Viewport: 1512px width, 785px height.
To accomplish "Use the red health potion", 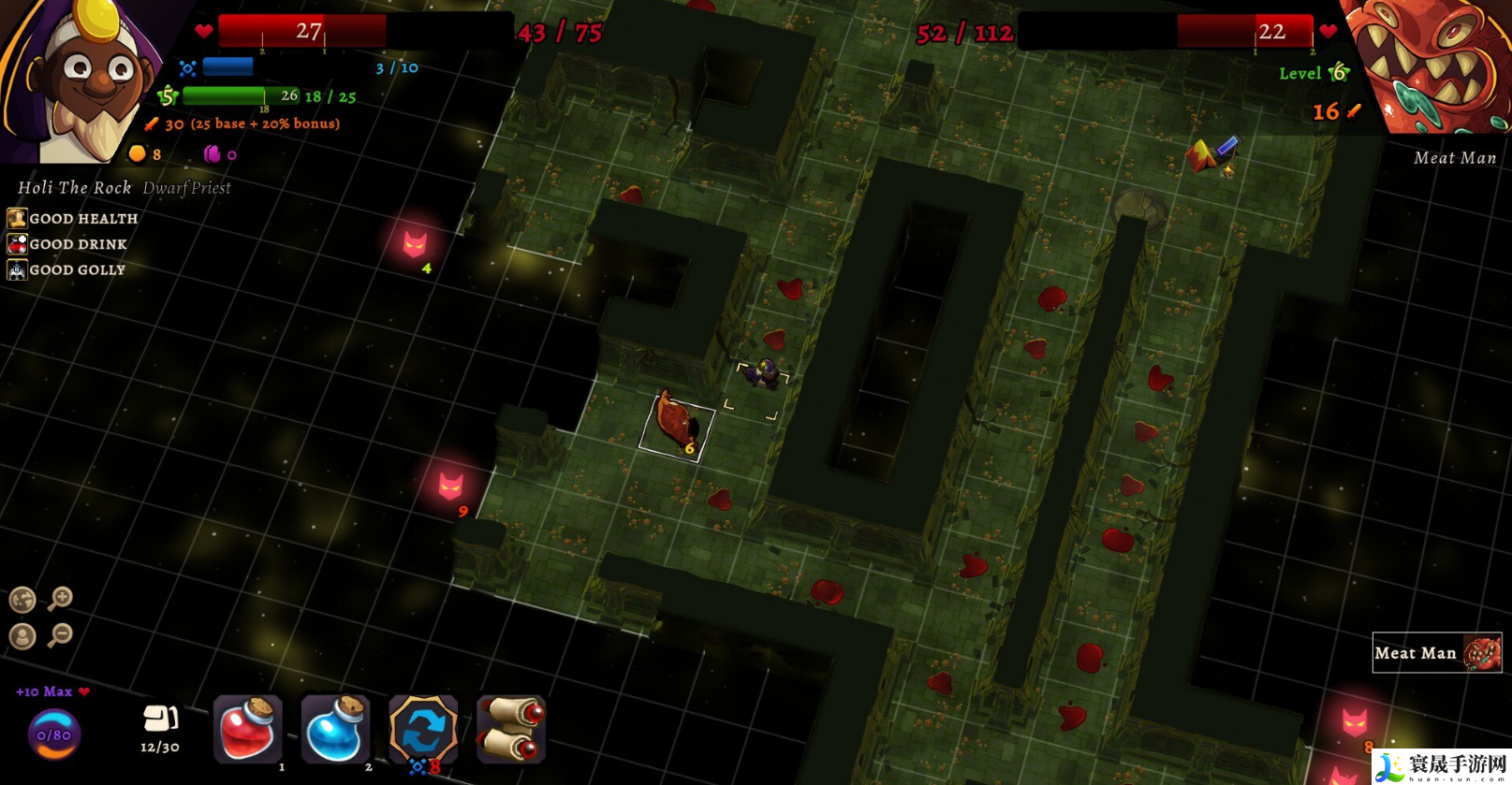I will tap(247, 729).
